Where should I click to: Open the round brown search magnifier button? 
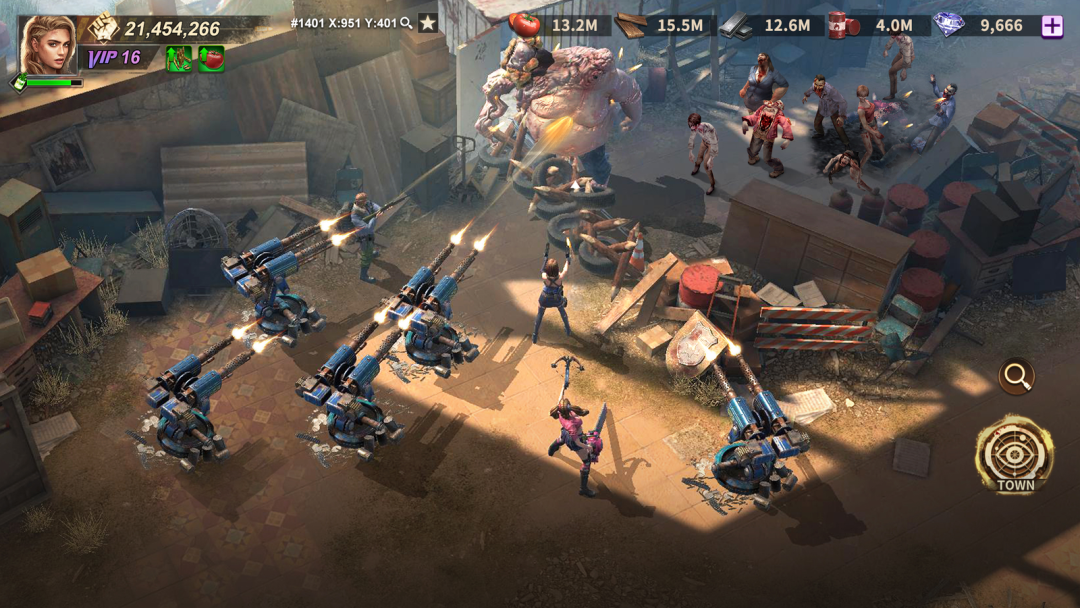point(1016,377)
